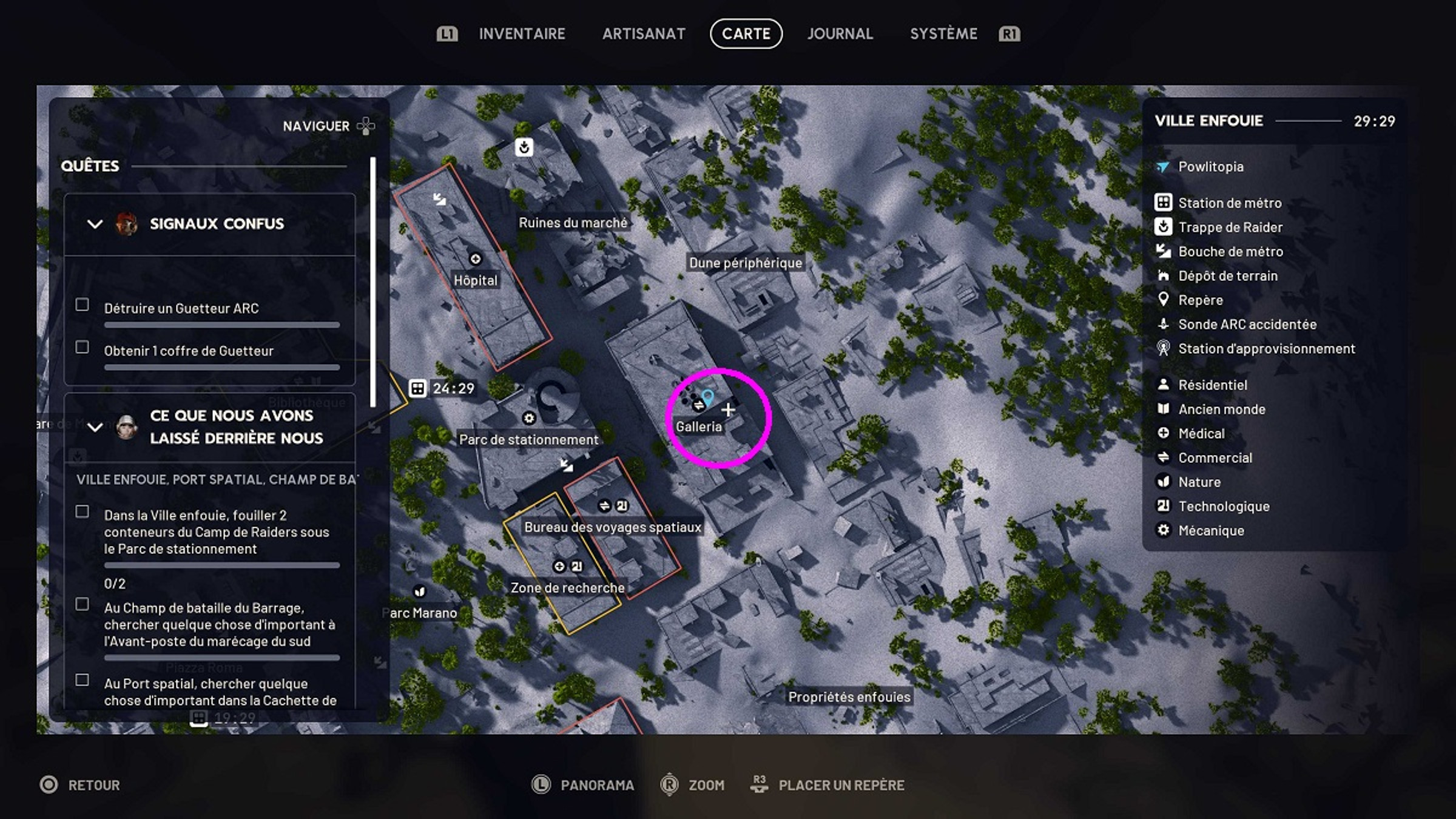Viewport: 1456px width, 819px height.
Task: Tick the Détruire un Guetteur ARC objective
Action: coord(83,305)
